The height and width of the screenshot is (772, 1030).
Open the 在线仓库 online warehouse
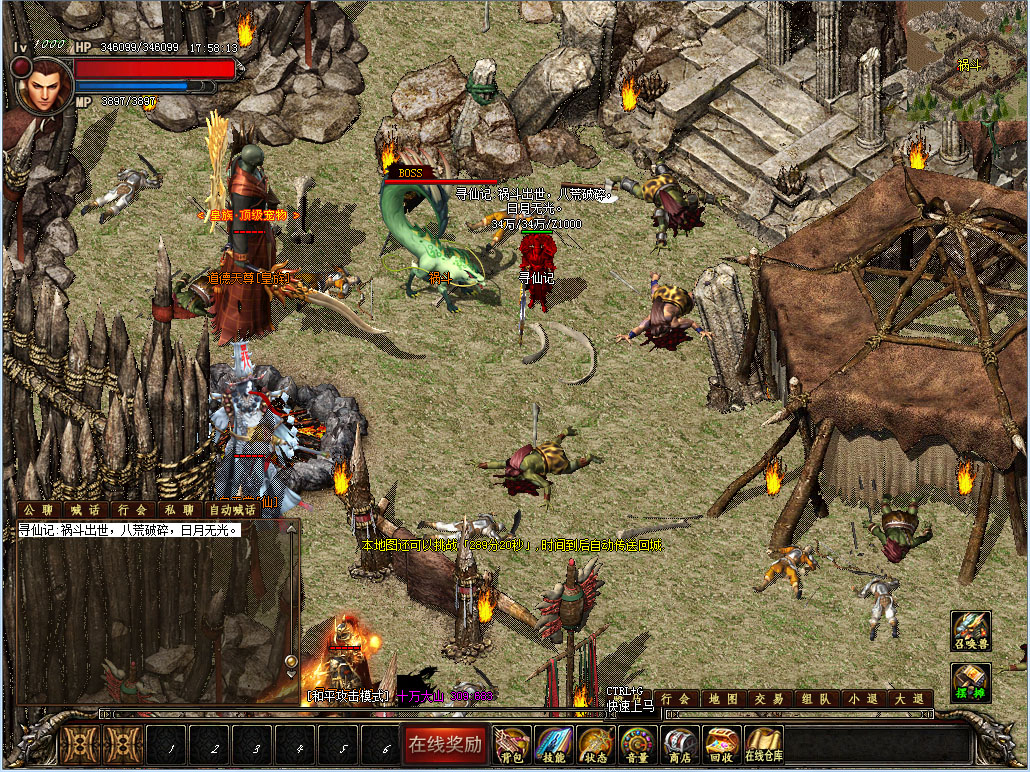(x=764, y=744)
